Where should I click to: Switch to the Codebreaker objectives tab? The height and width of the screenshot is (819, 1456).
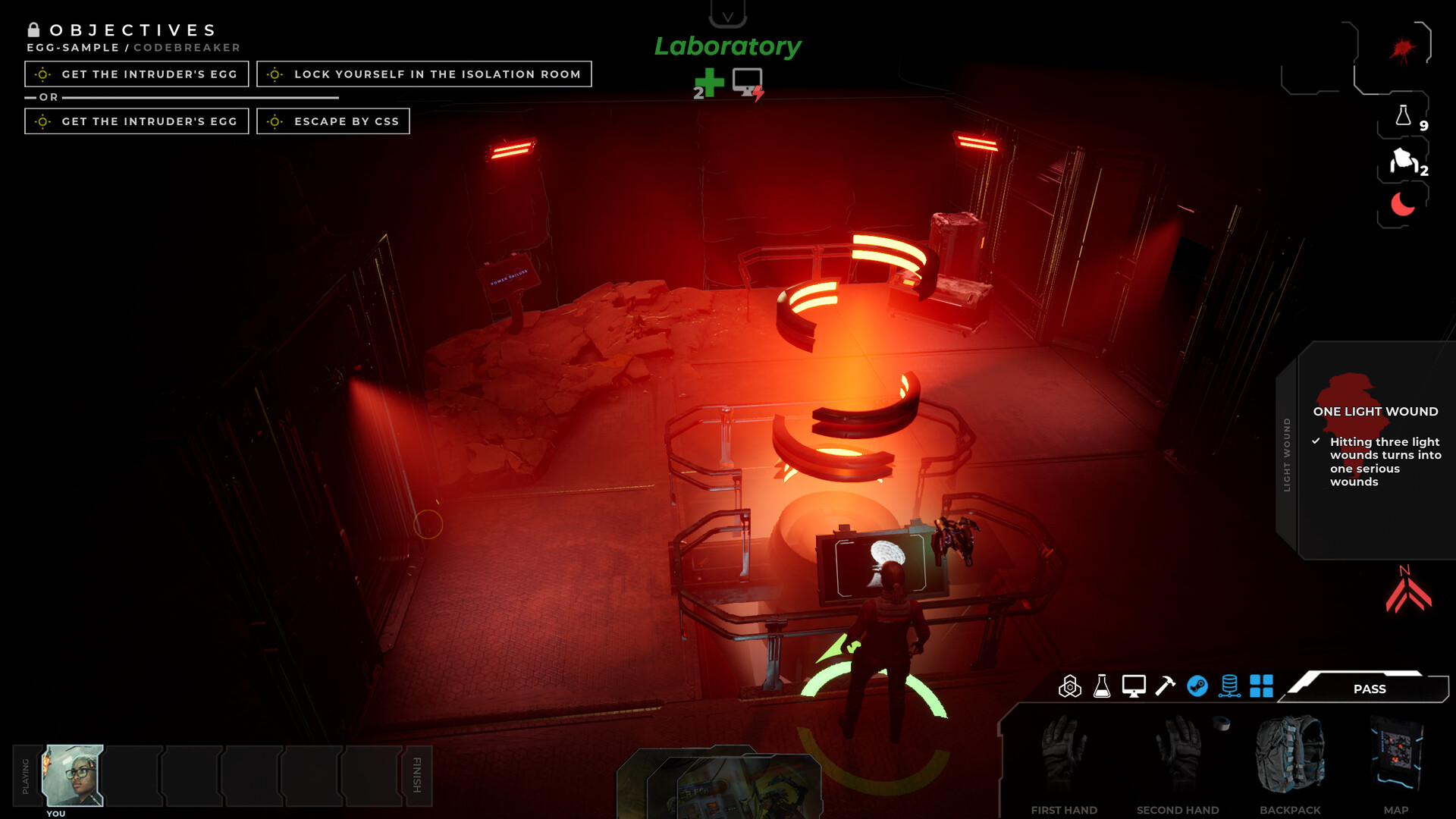[x=186, y=46]
